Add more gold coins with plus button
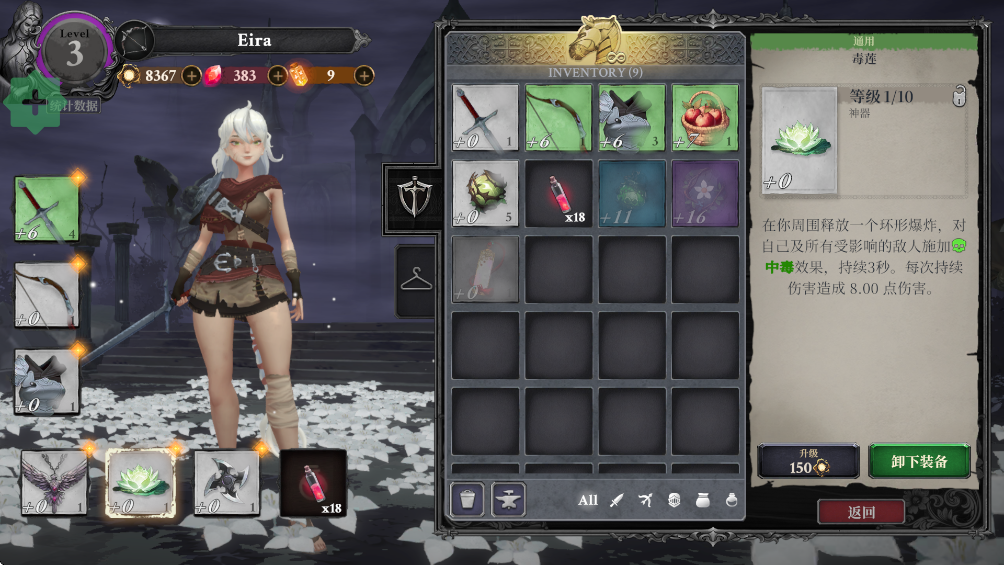 click(191, 75)
